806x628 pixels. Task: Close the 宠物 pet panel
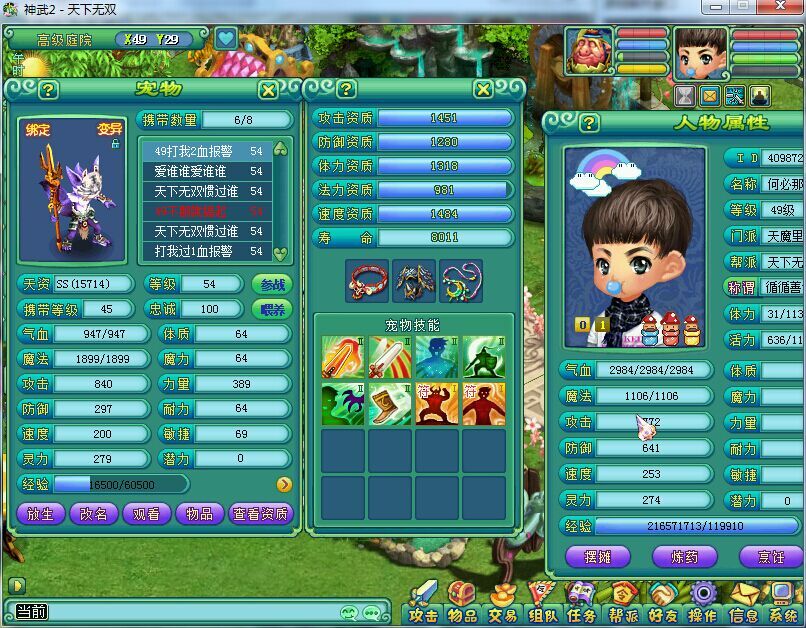coord(268,90)
